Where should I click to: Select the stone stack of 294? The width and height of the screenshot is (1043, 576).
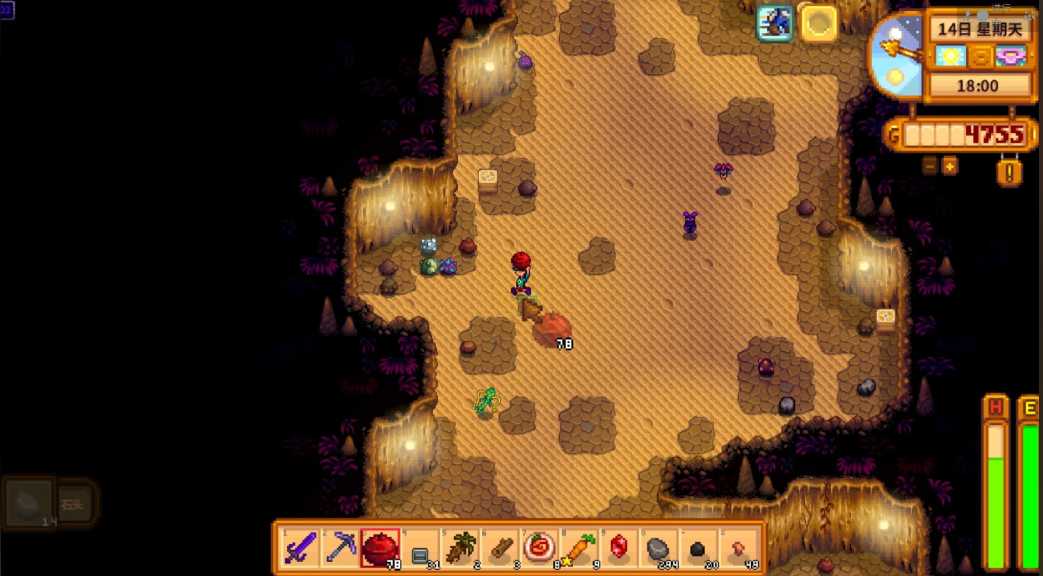coord(658,547)
